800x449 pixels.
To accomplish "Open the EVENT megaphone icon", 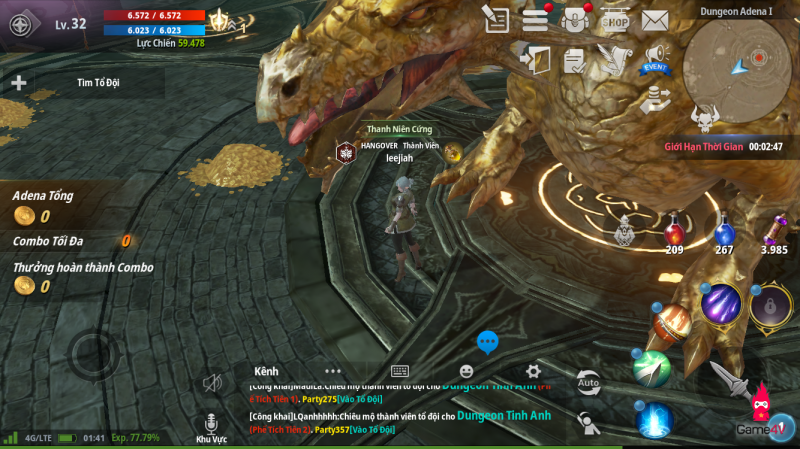I will (655, 58).
